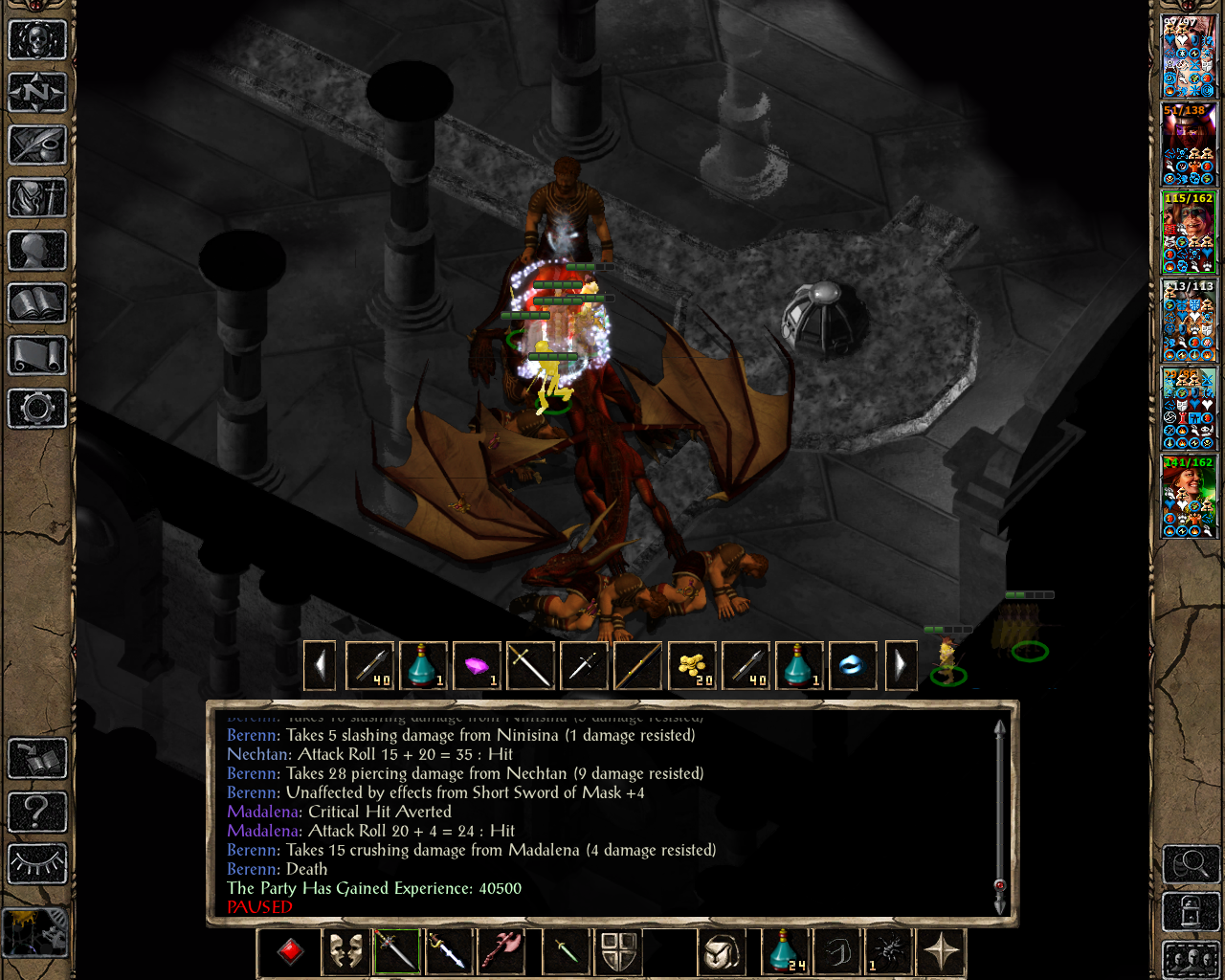The width and height of the screenshot is (1225, 980).
Task: Take the 20 gold coins from loot
Action: [x=692, y=665]
